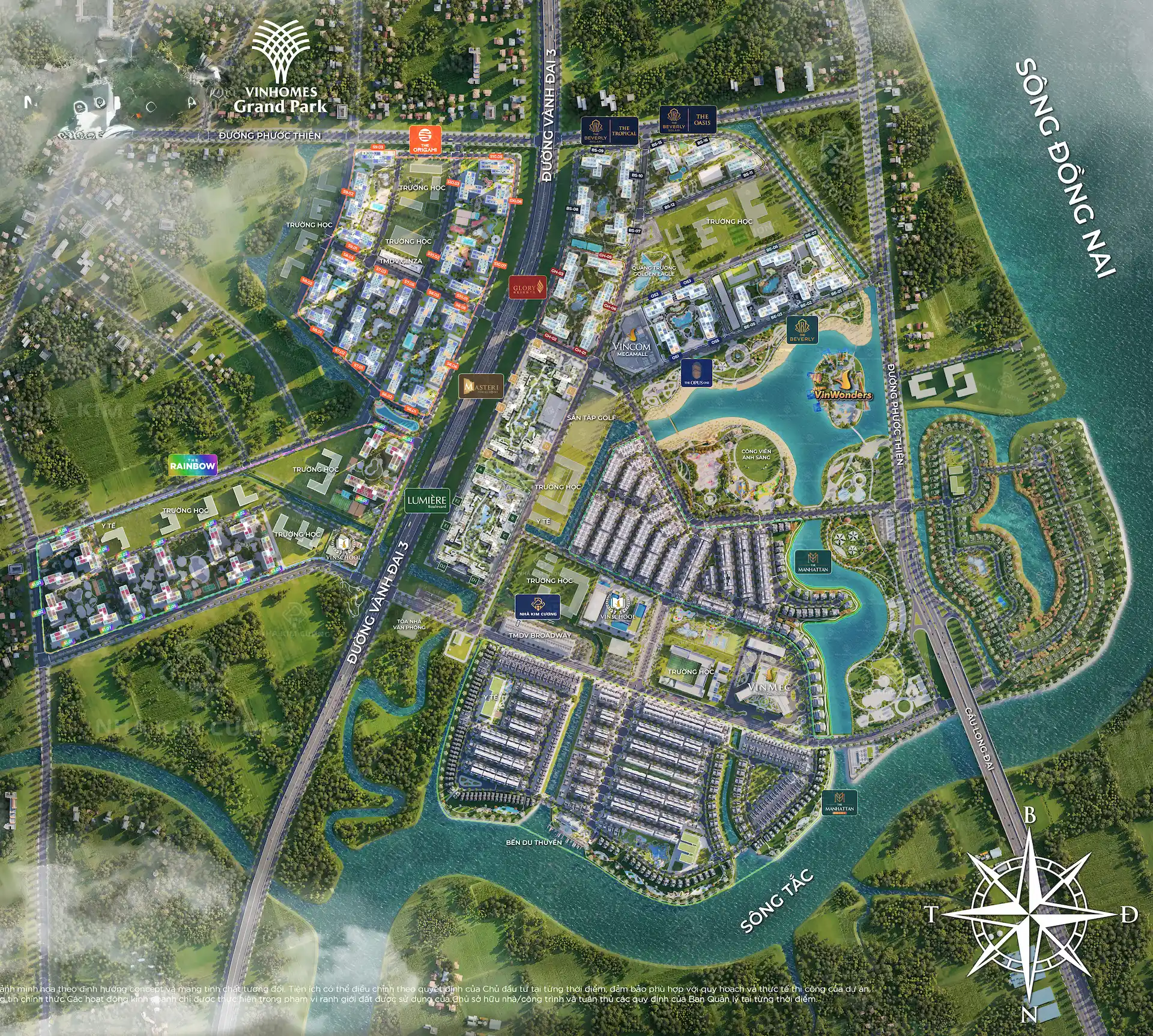Viewport: 1153px width, 1036px height.
Task: Open the Lumière Boulevard marker
Action: 427,501
